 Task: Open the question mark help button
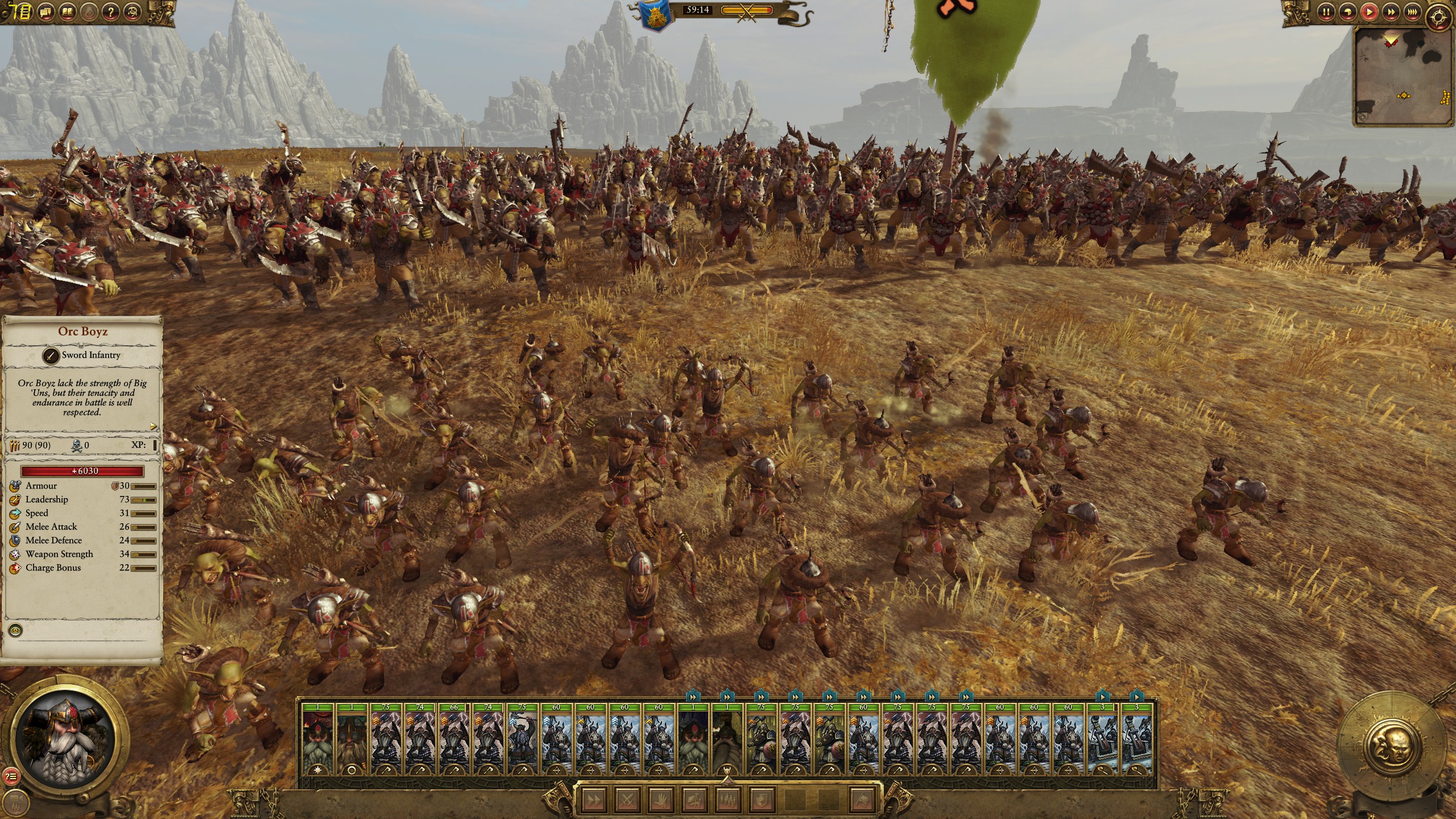pos(112,11)
